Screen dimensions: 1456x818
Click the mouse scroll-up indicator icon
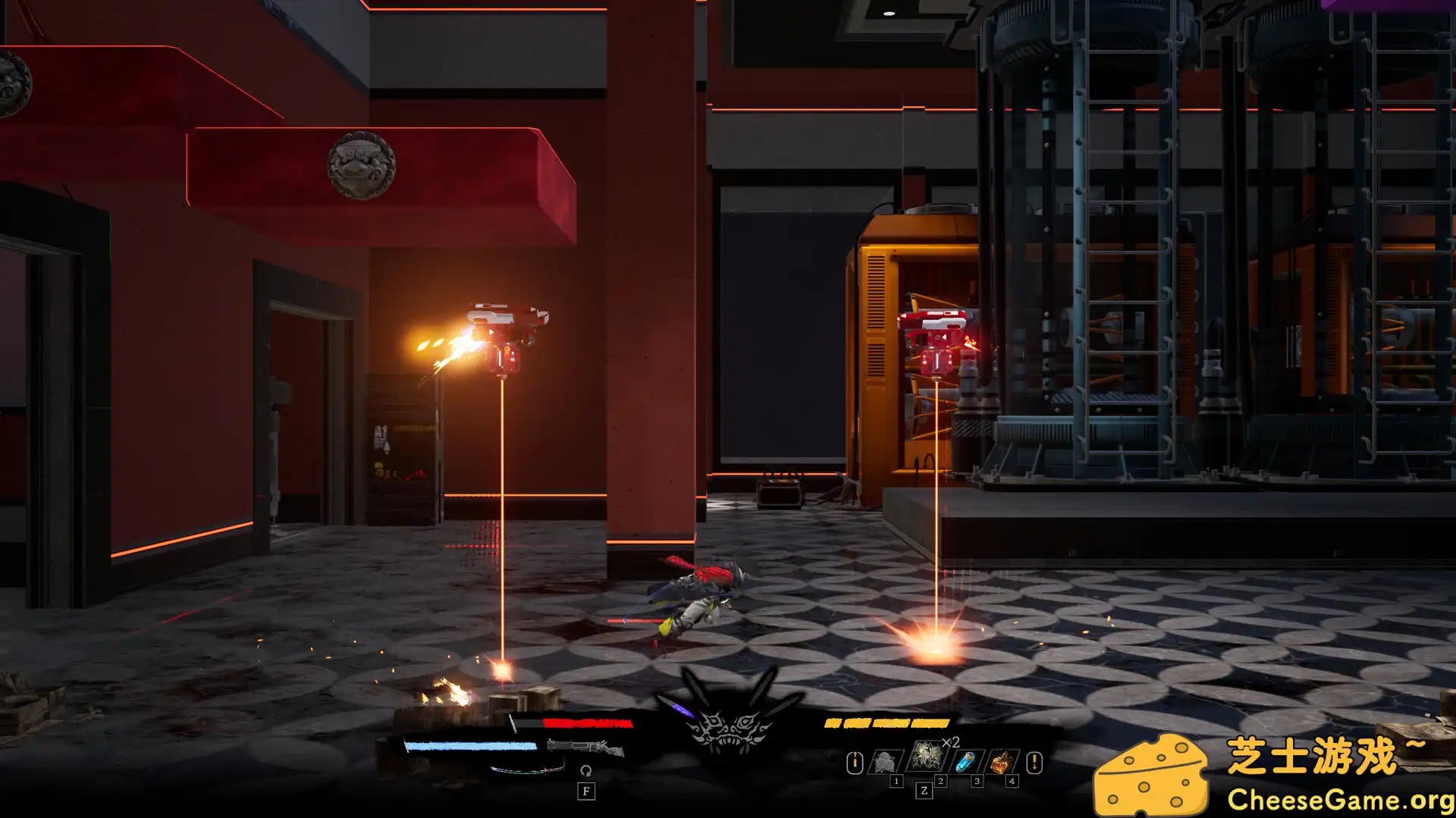pyautogui.click(x=855, y=762)
